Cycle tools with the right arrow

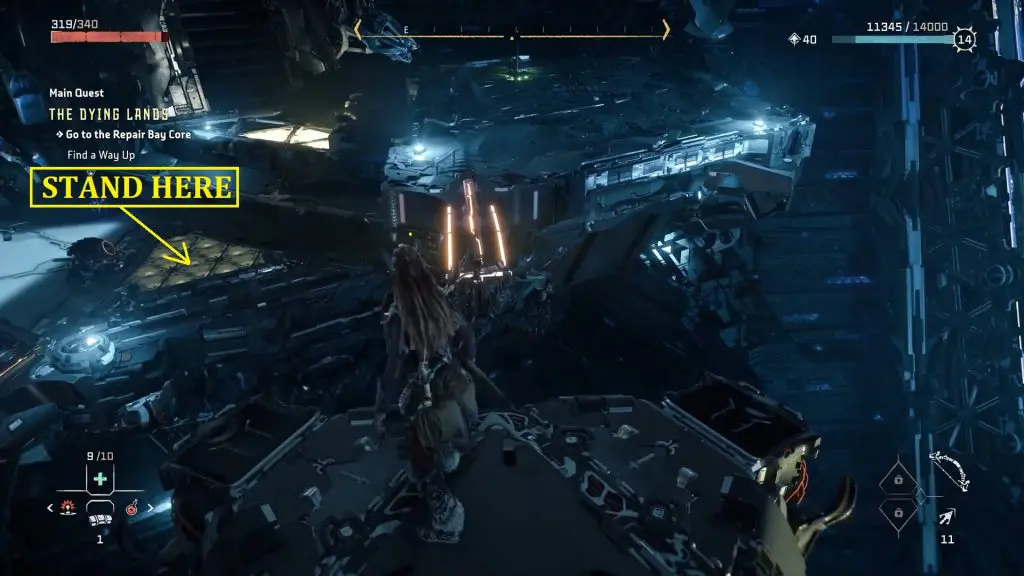pyautogui.click(x=151, y=508)
